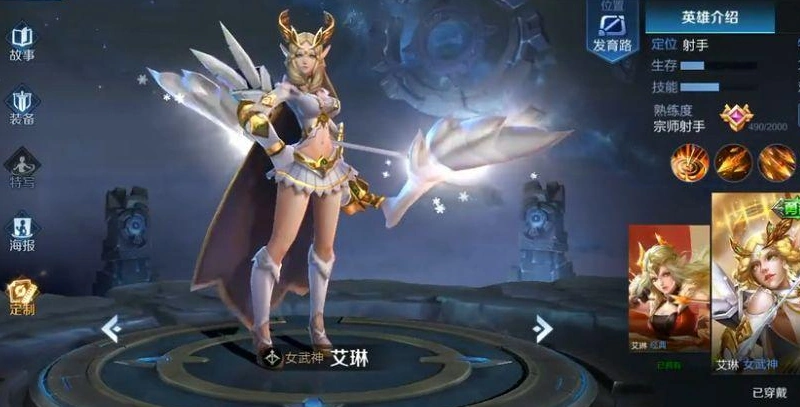This screenshot has width=800, height=407.
Task: Select the first swirling fire skill icon
Action: 689,160
